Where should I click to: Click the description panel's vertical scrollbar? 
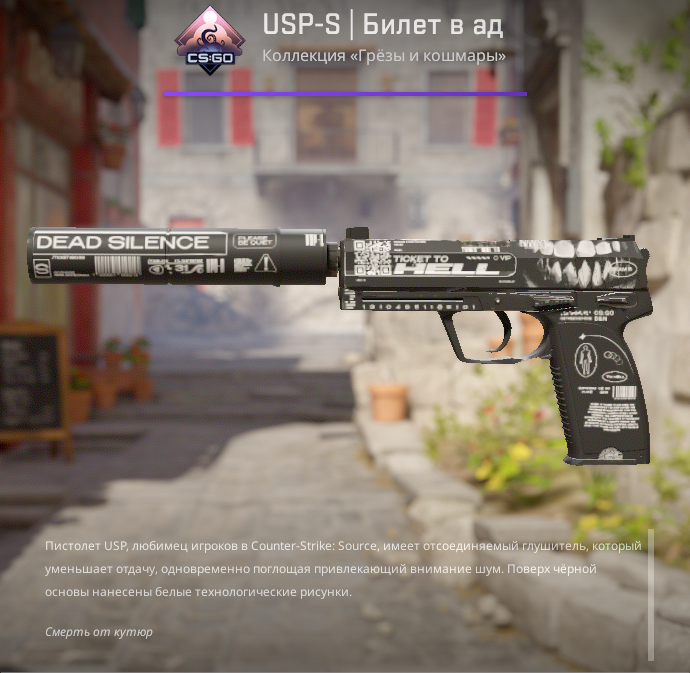tap(651, 594)
